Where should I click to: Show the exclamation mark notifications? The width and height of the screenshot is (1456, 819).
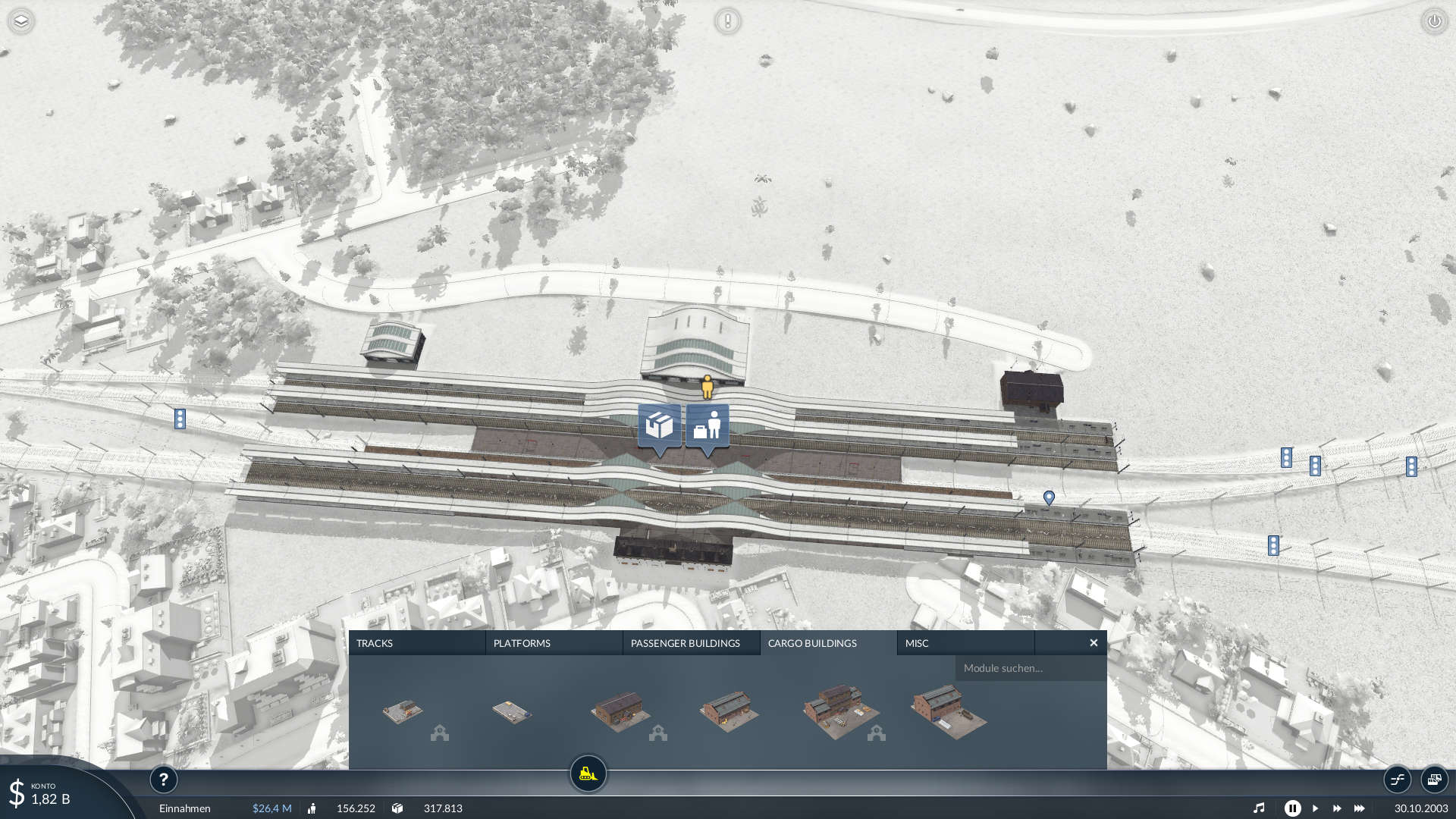(727, 21)
